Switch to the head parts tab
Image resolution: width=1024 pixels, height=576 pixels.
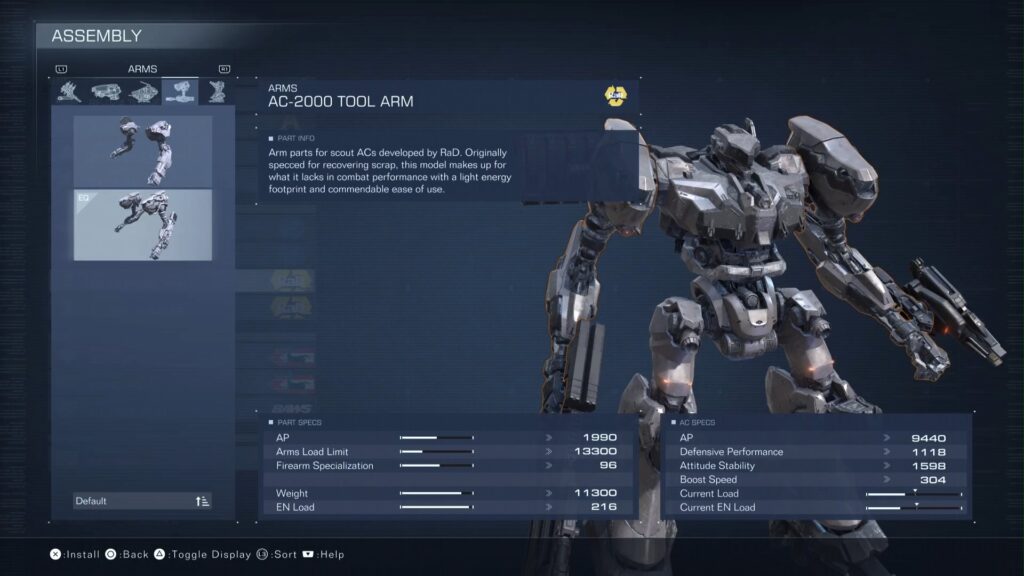point(106,92)
